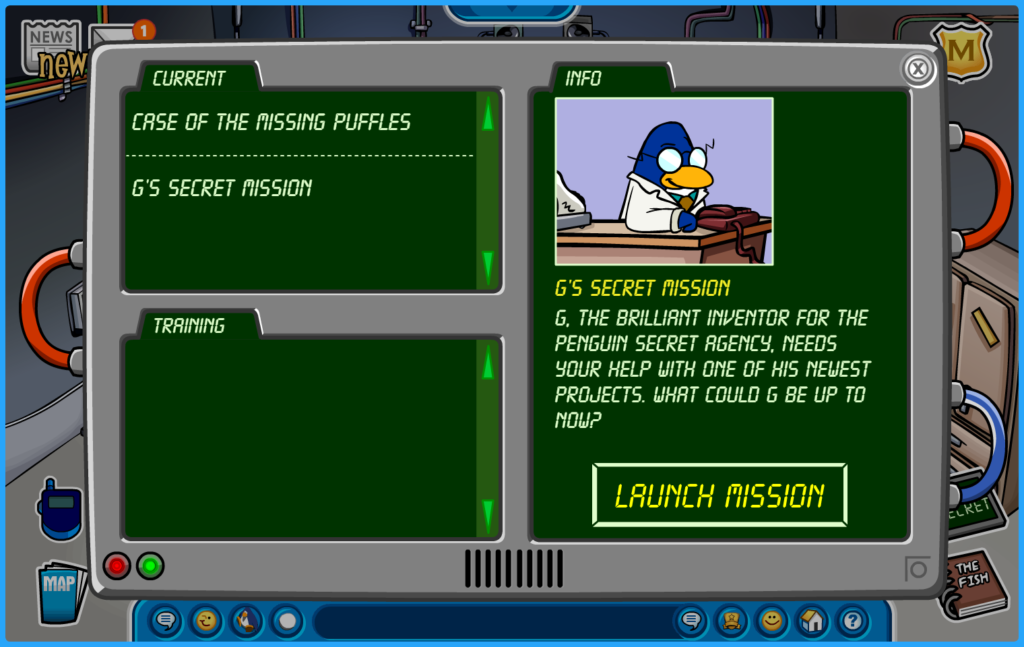Screen dimensions: 1024x647
Task: Select G's Secret Mission in the Current list
Action: (x=222, y=188)
